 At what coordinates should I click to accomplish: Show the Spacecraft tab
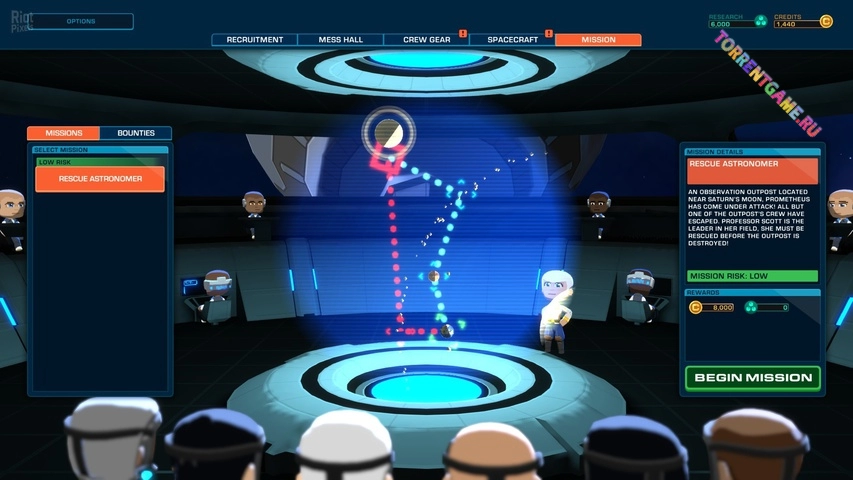(512, 40)
